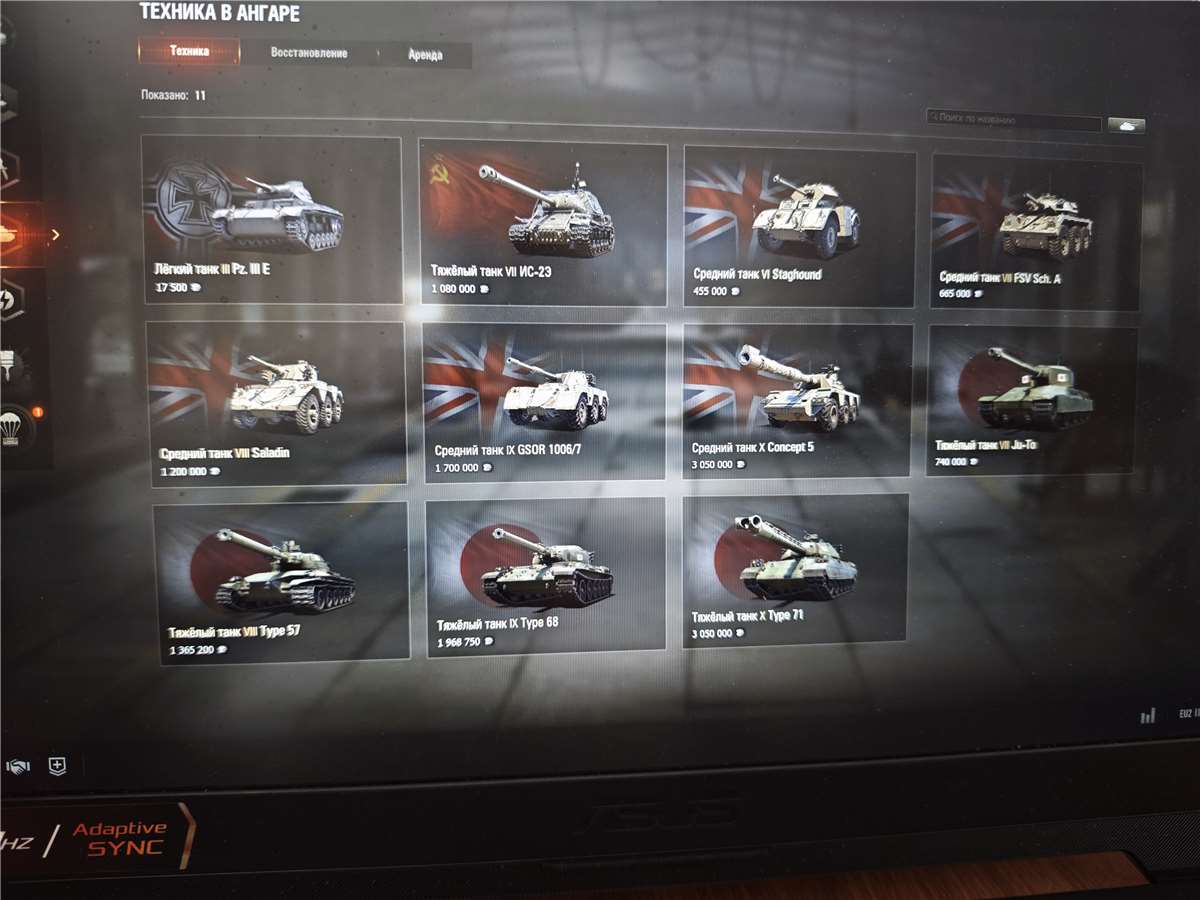
Task: Choose the GSOR 1006/7 tank card
Action: point(544,403)
